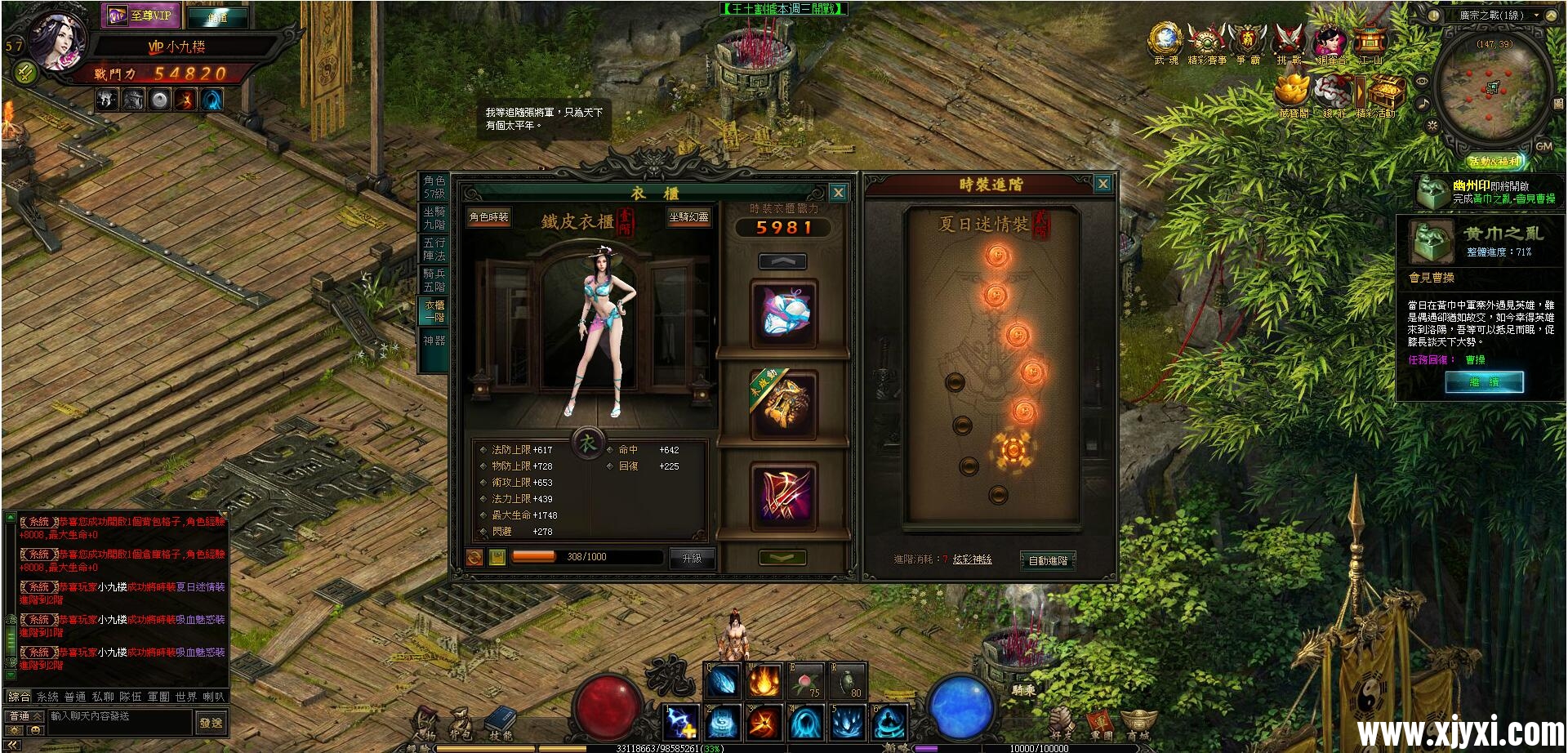Viewport: 1568px width, 753px height.
Task: Activate the fire skill in slot W
Action: pos(764,681)
